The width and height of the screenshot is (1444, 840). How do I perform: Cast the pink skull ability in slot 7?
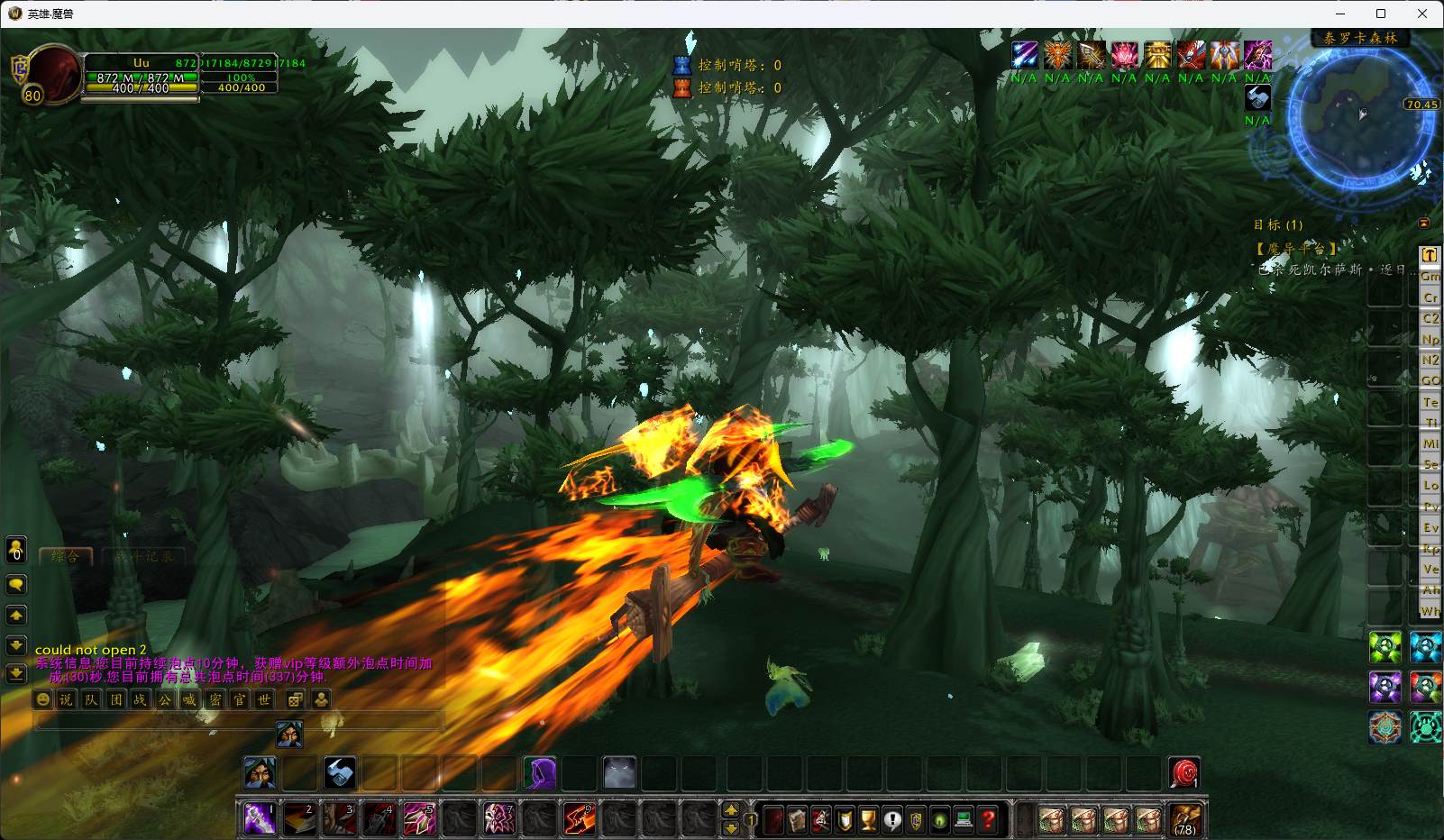pos(499,818)
